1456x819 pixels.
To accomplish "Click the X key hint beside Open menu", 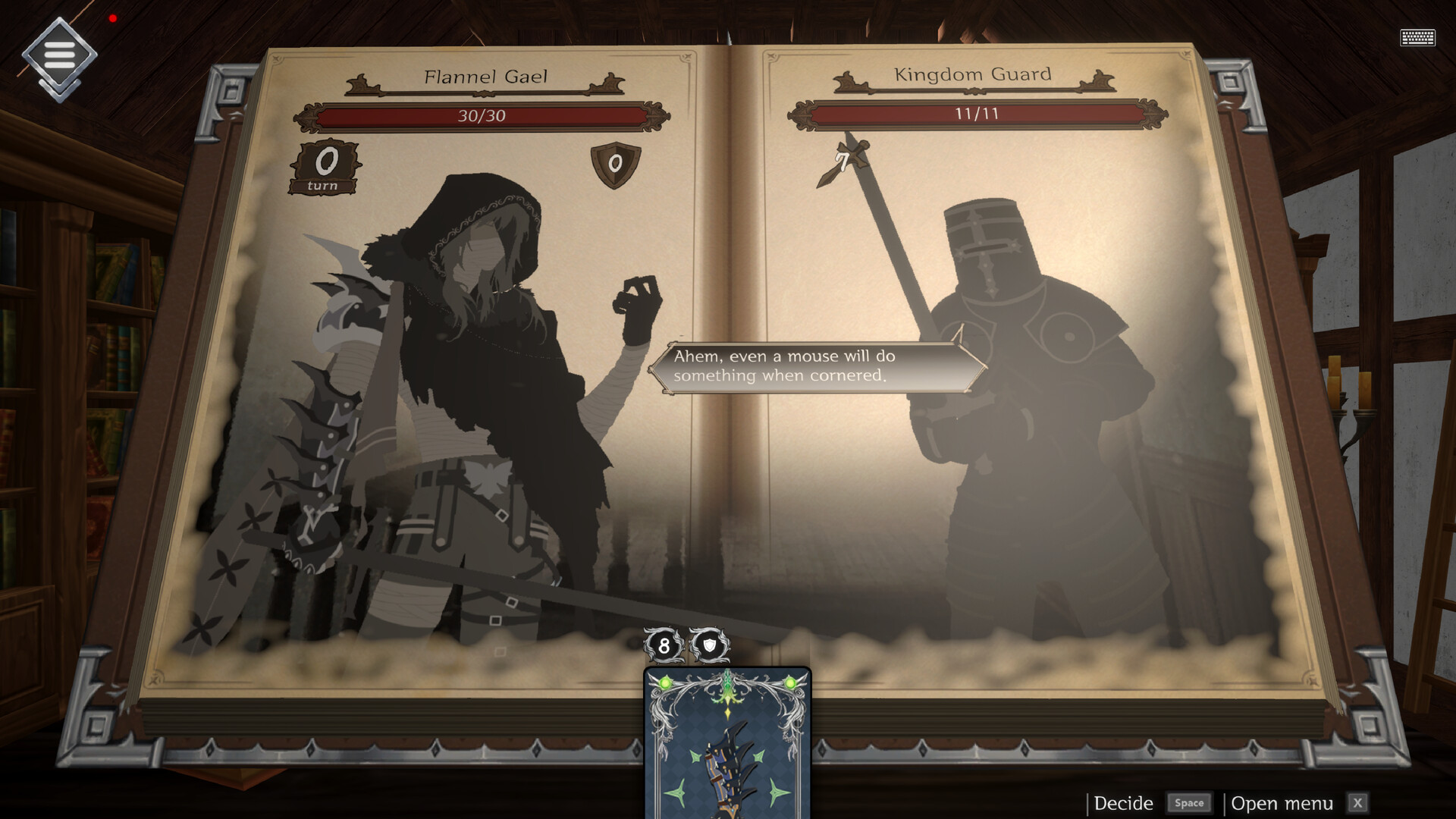I will tap(1357, 802).
